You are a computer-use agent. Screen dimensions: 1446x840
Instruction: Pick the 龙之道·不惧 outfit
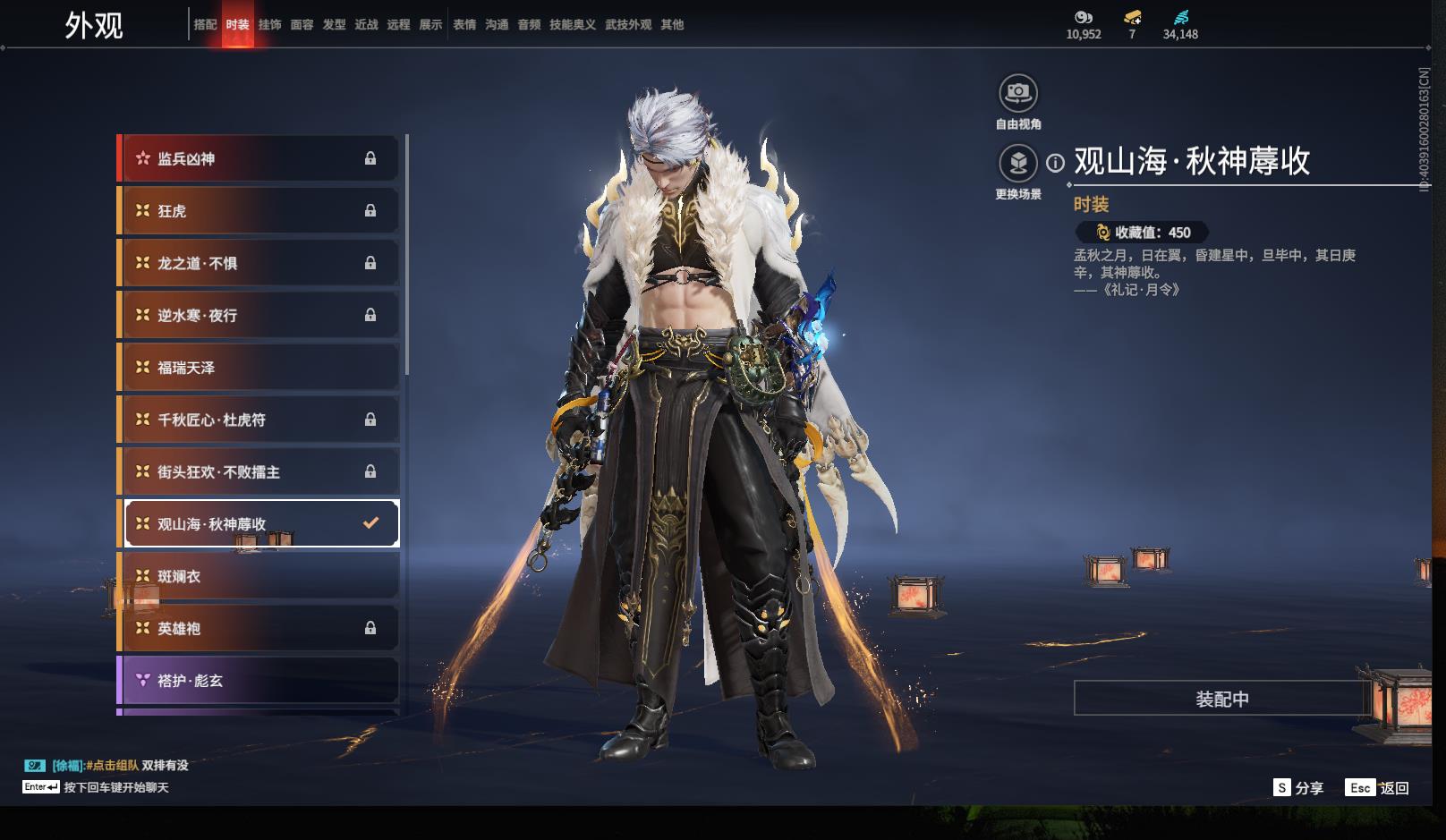click(259, 263)
